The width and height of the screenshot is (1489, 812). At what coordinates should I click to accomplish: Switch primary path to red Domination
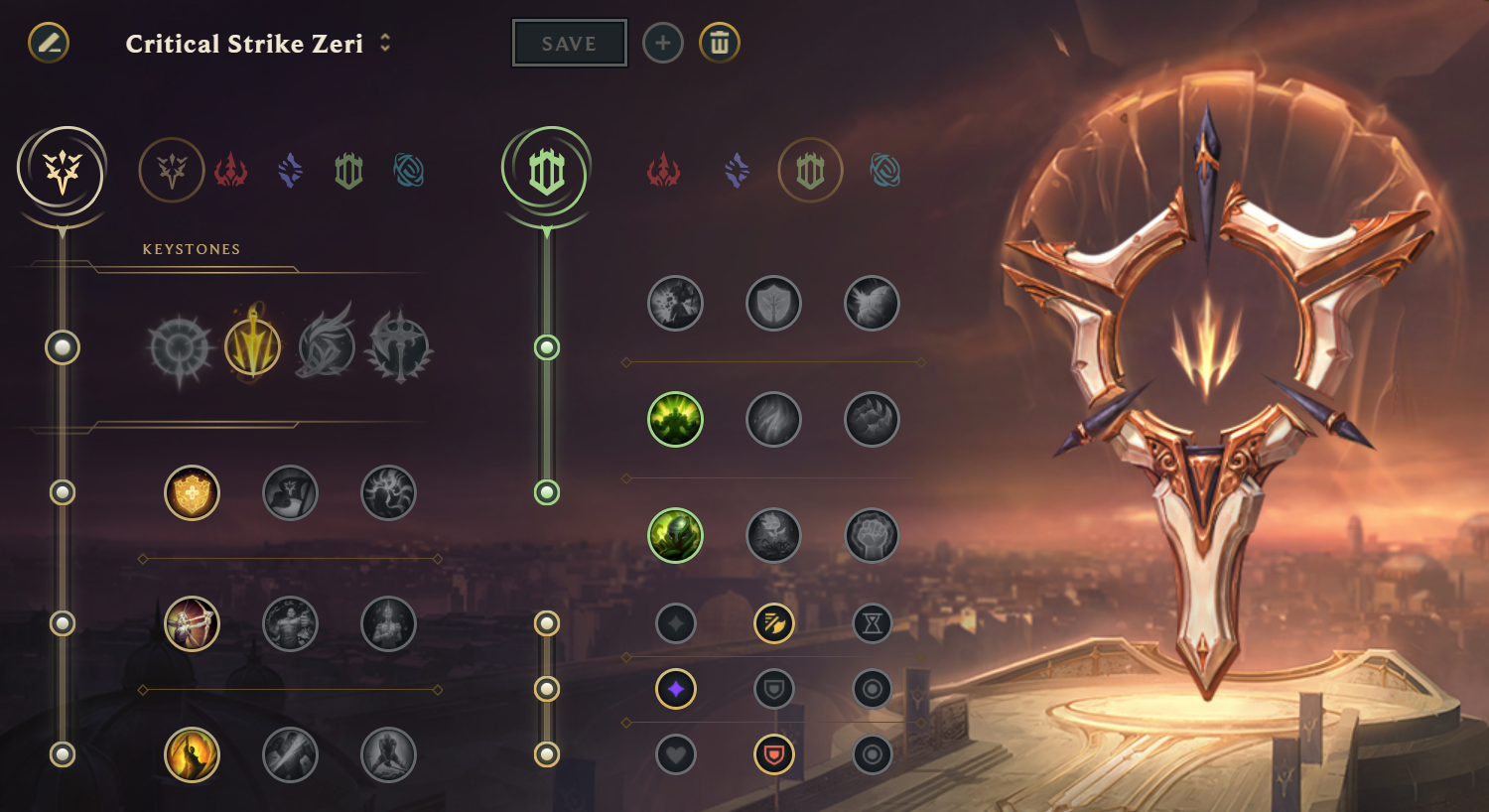pos(230,171)
